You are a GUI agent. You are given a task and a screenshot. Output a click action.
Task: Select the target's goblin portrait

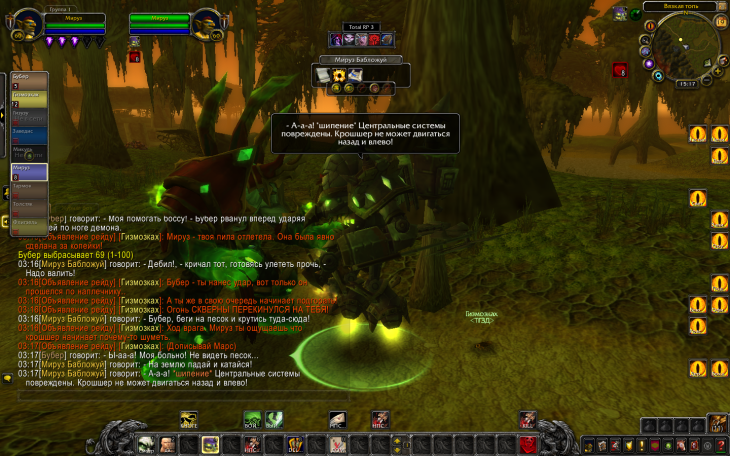pos(208,20)
